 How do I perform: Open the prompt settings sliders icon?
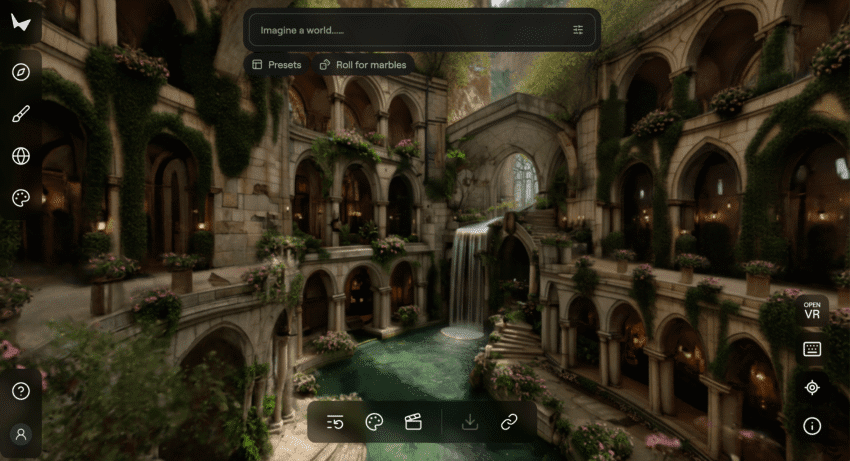tap(578, 30)
